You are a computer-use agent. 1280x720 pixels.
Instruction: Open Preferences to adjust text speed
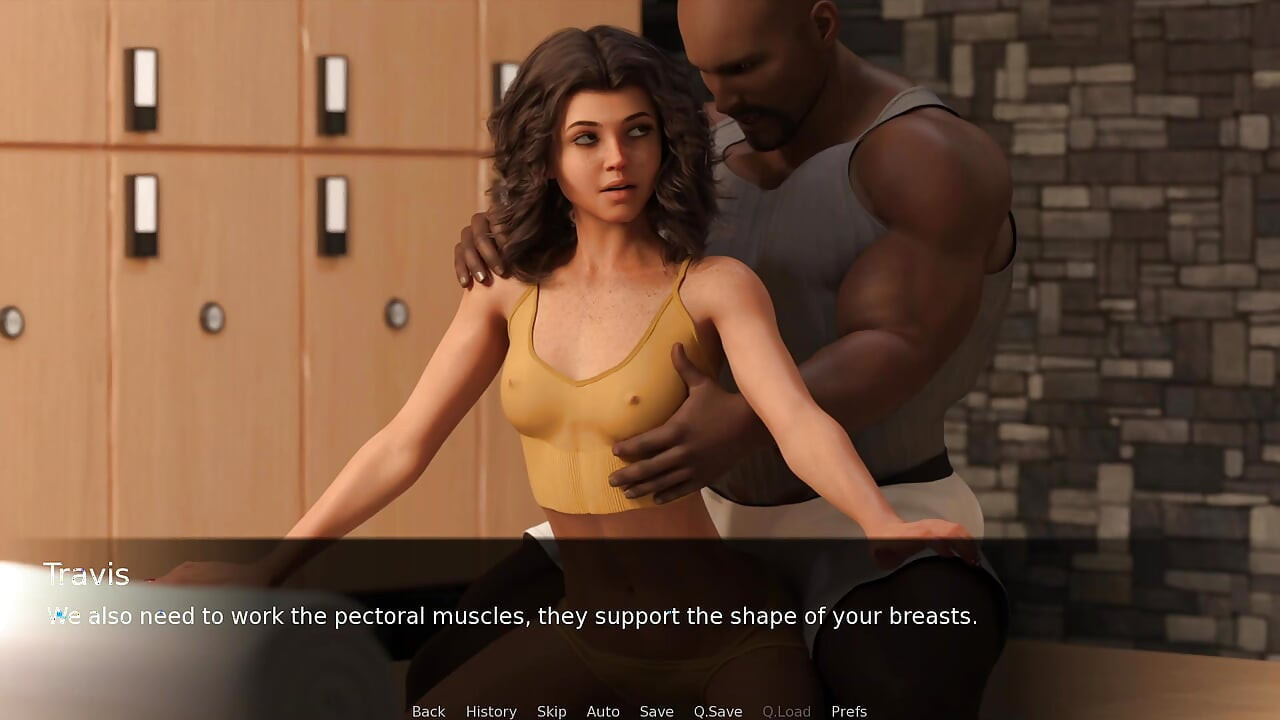click(849, 711)
